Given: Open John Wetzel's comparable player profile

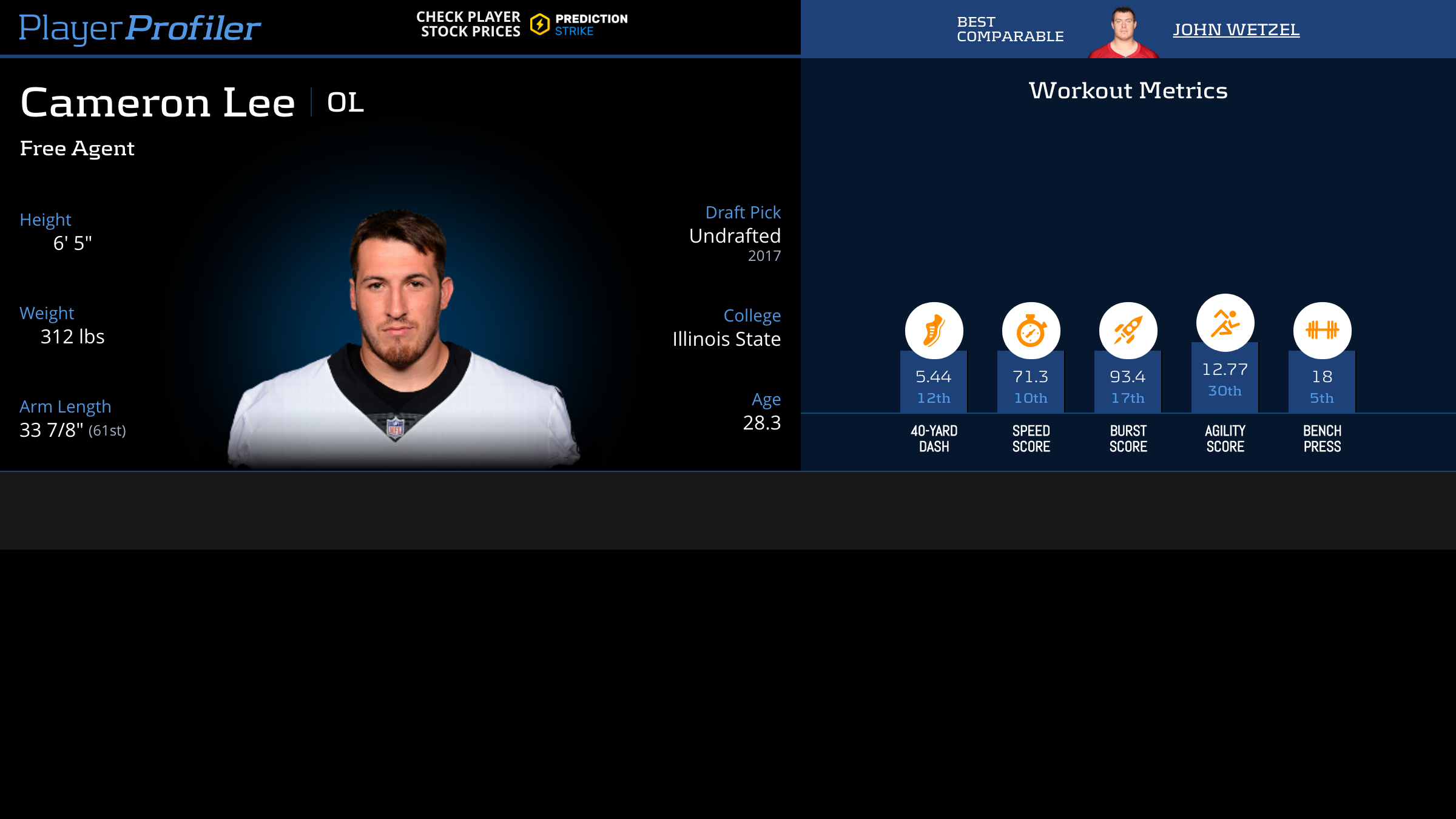Looking at the screenshot, I should [x=1236, y=29].
